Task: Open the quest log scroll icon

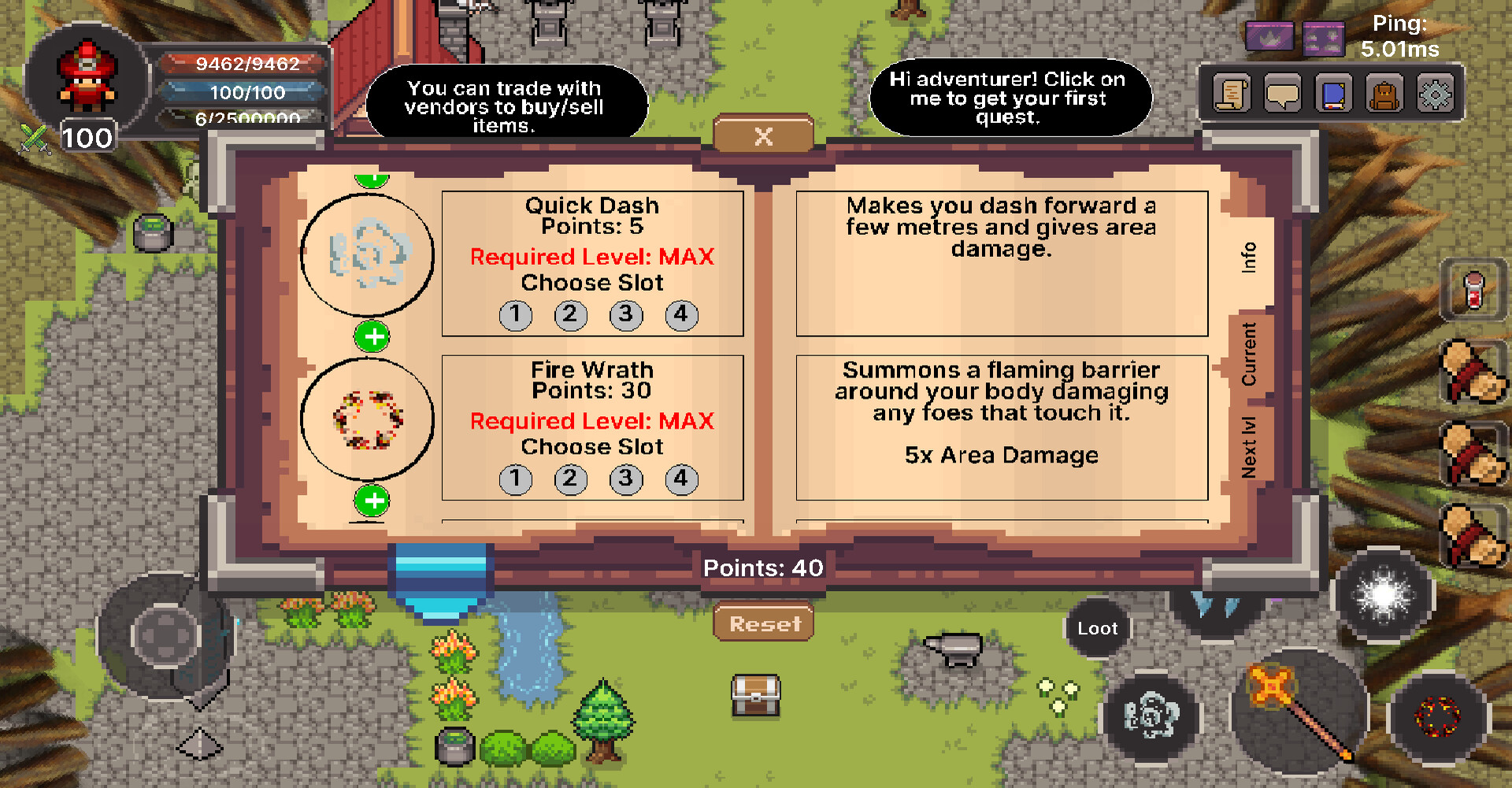Action: pos(1230,92)
